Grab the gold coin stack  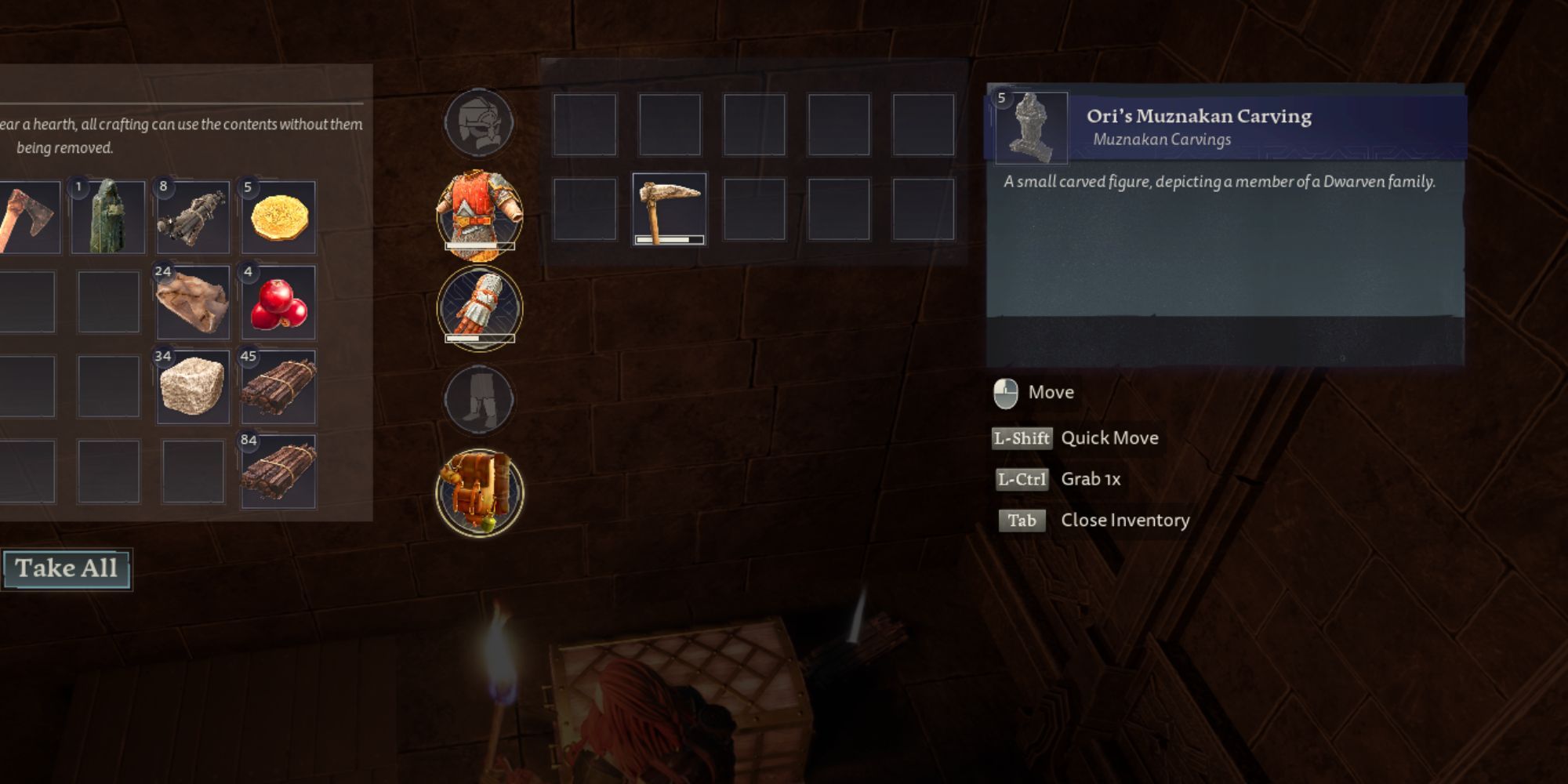pyautogui.click(x=278, y=217)
